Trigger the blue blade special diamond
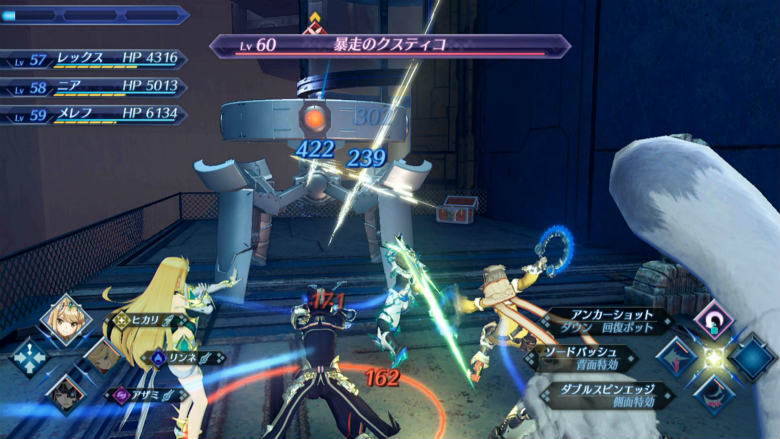780x439 pixels. click(x=751, y=357)
